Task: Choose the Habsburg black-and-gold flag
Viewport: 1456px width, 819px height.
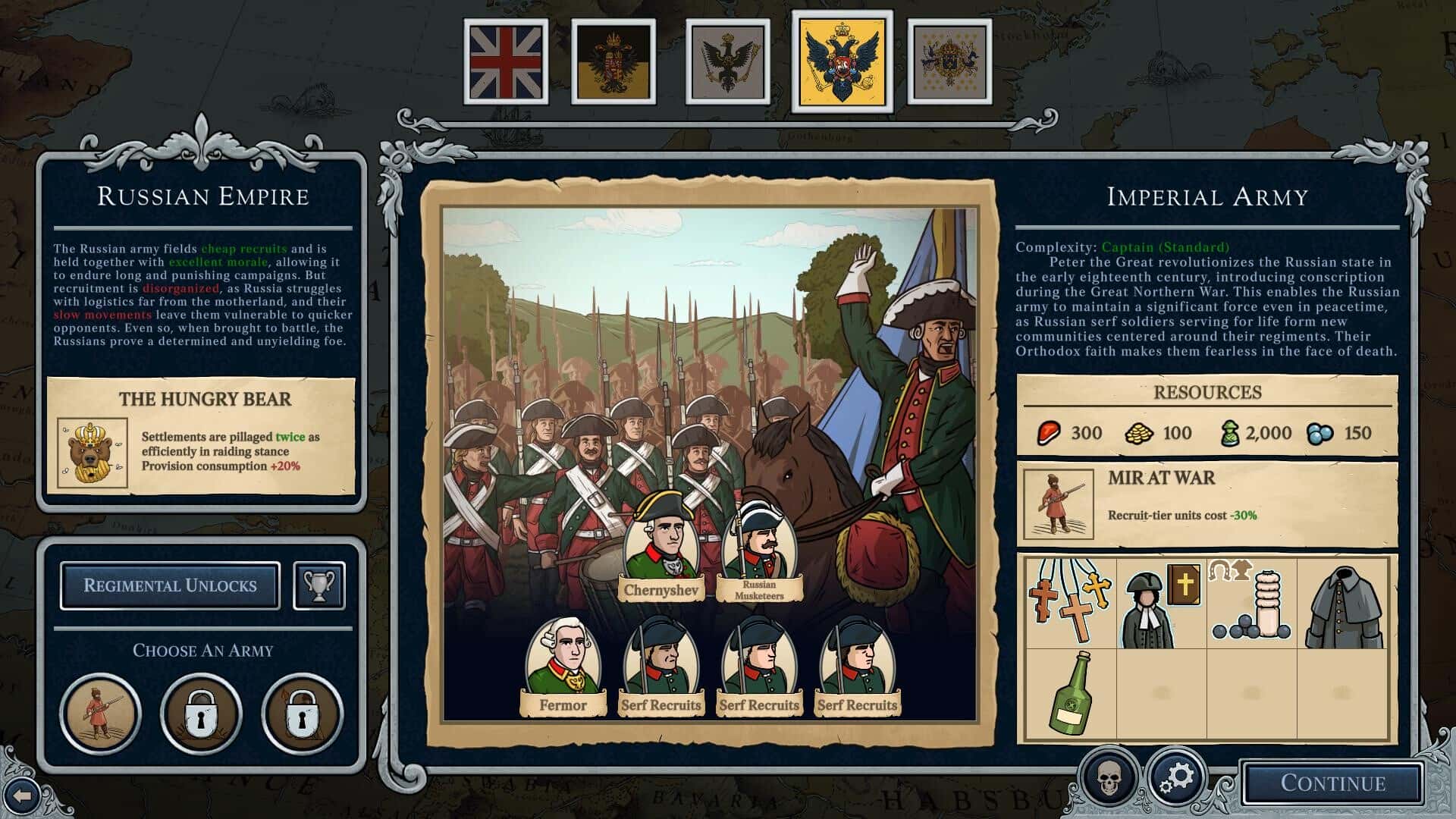Action: [613, 62]
